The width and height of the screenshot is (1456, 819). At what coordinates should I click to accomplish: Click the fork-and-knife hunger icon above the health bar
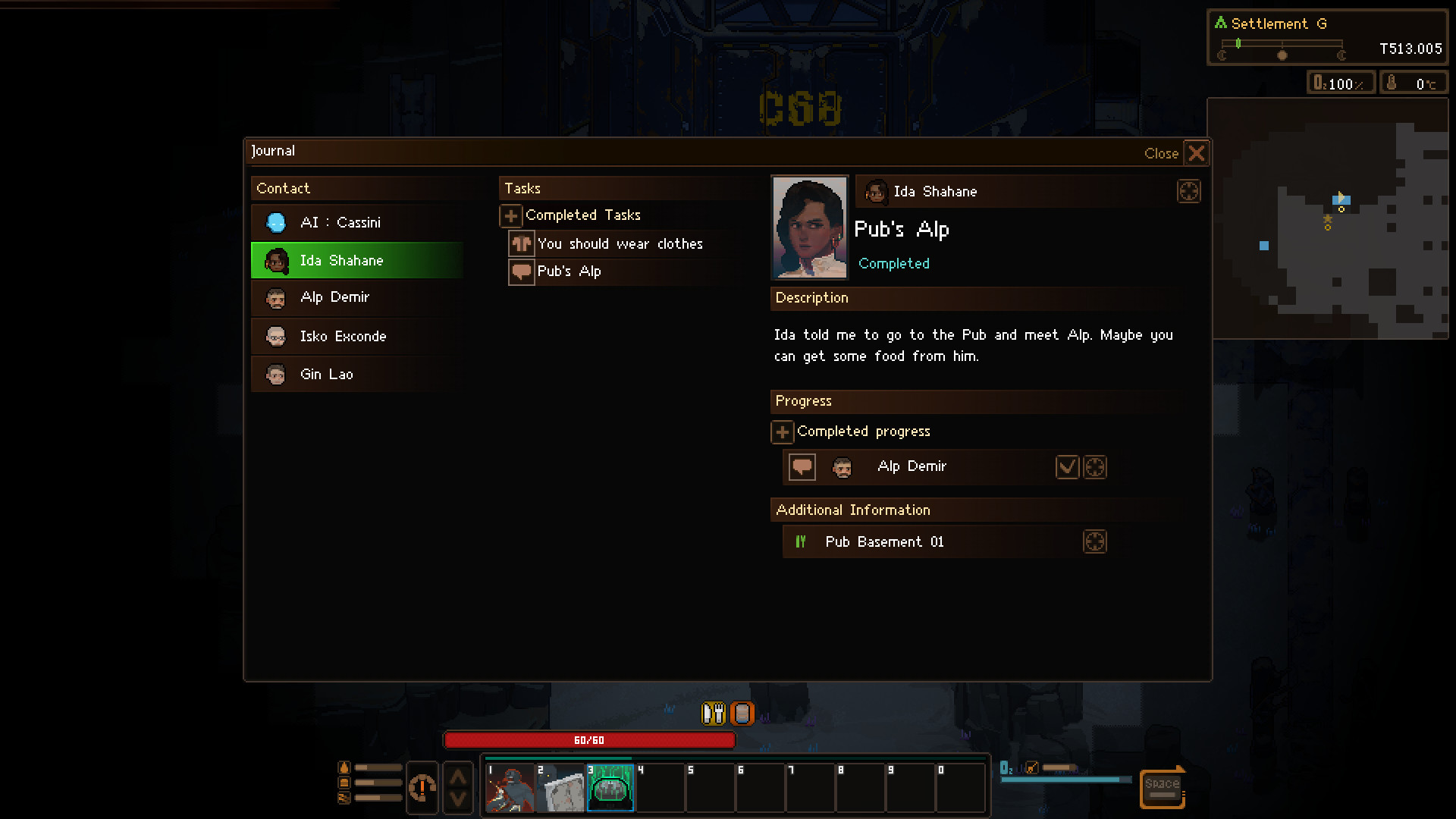(713, 713)
